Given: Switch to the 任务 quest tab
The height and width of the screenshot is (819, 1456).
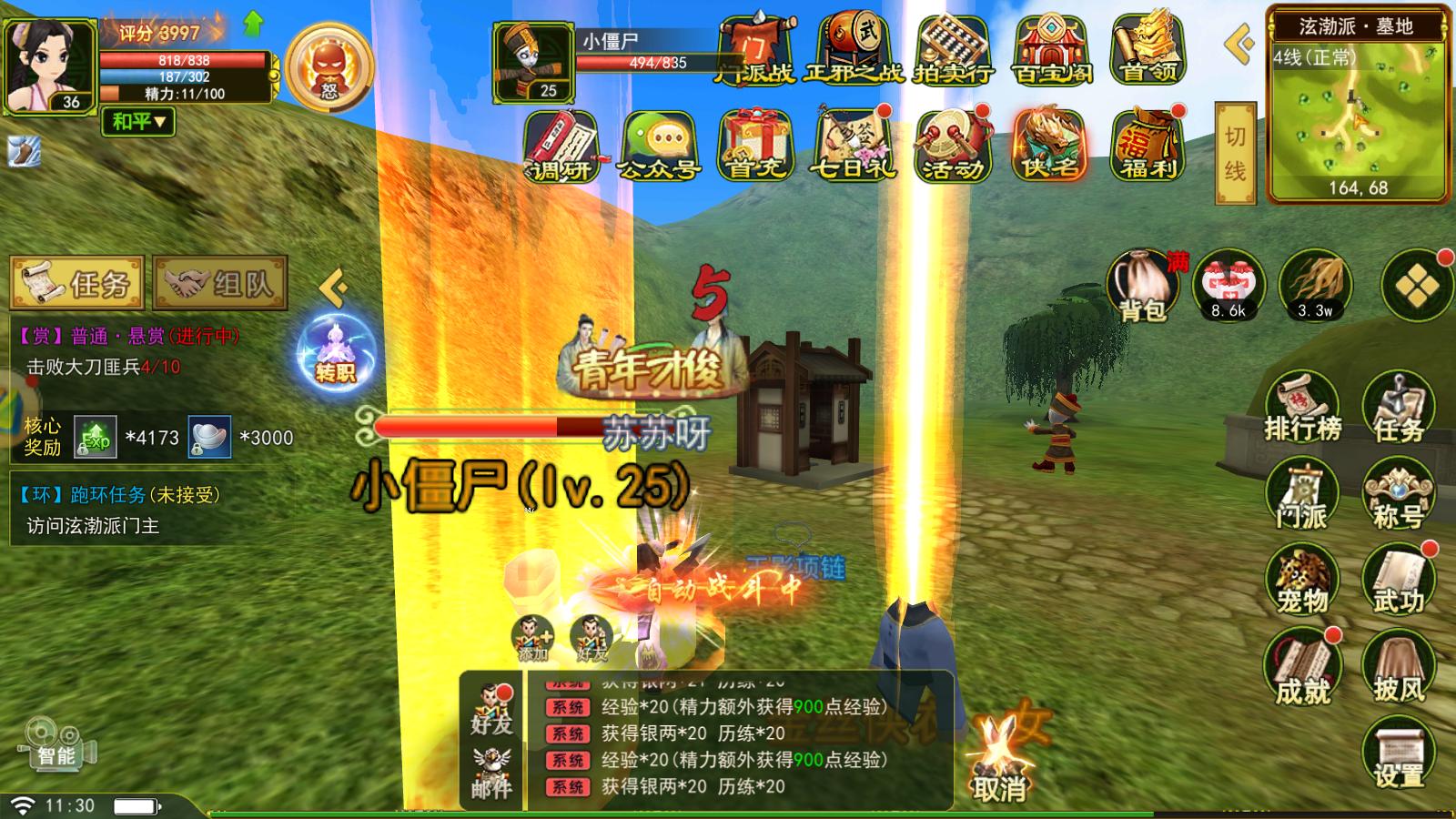Looking at the screenshot, I should coord(77,284).
